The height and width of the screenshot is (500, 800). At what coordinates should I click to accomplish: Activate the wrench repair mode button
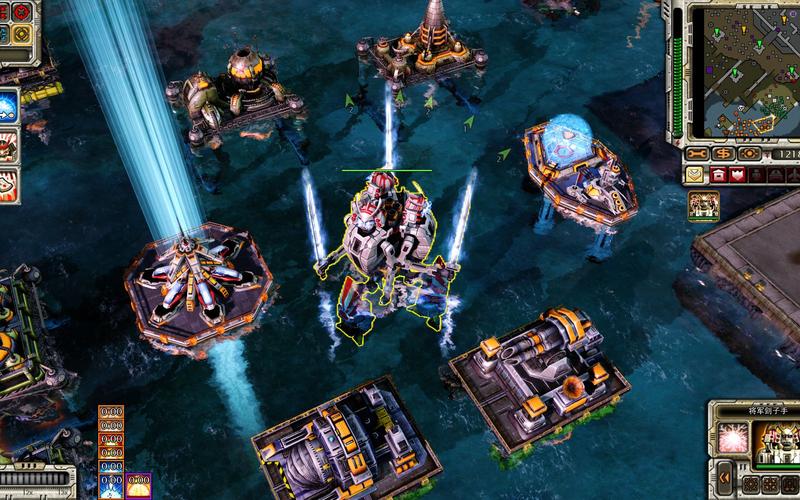tap(698, 153)
